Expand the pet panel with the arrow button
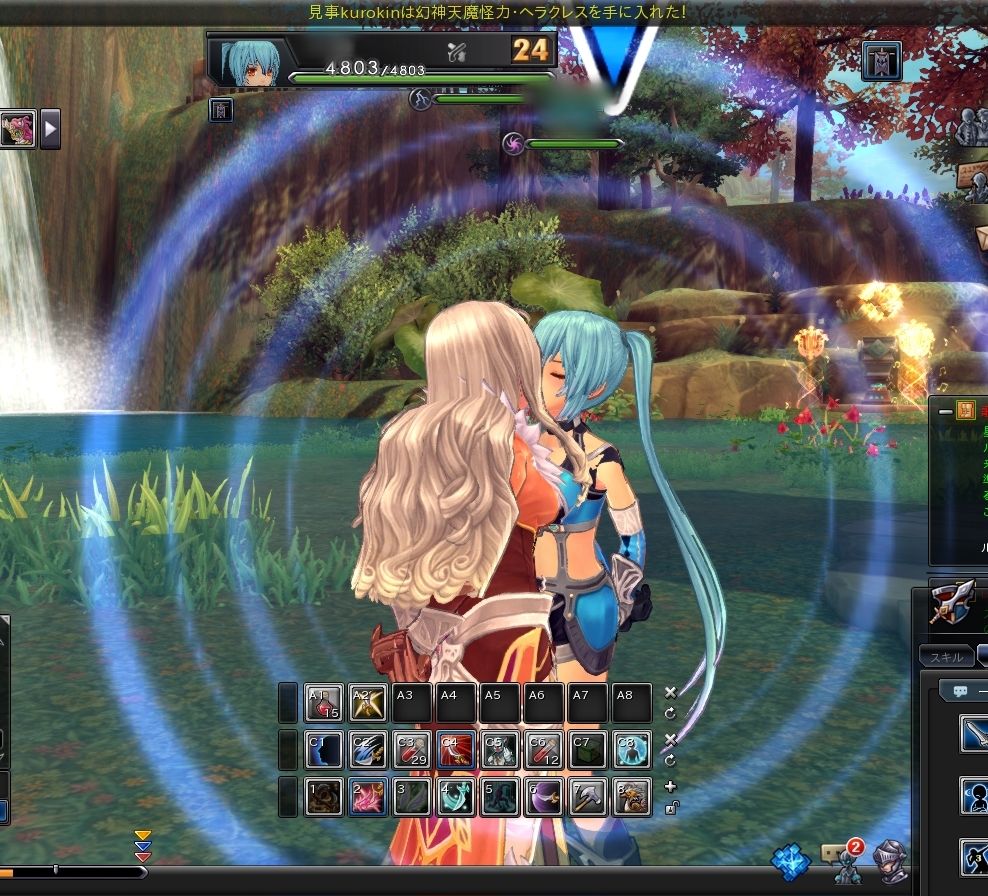 [50, 128]
